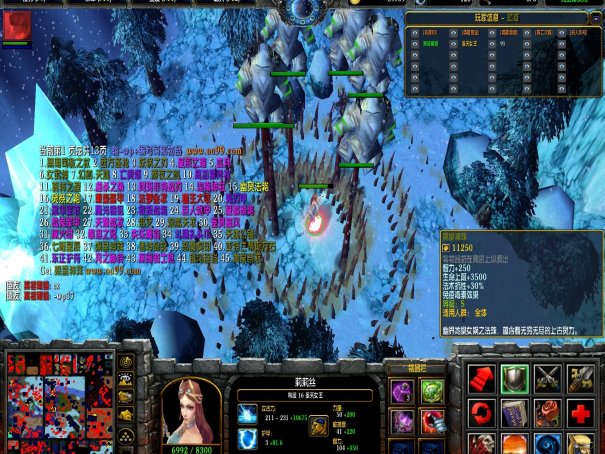The image size is (605, 454).
Task: Click the red cross command icon
Action: (579, 412)
